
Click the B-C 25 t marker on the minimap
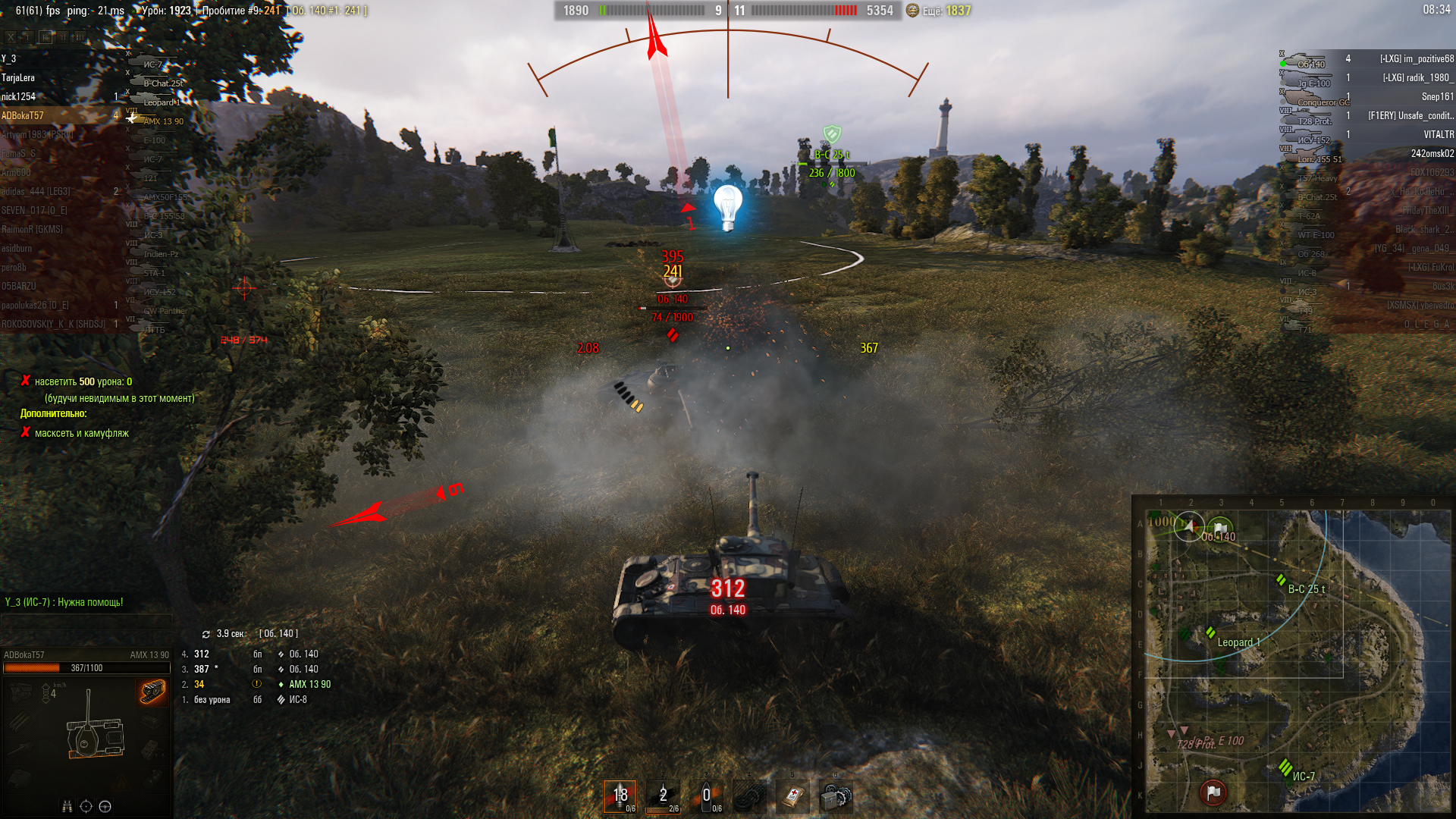[1281, 581]
